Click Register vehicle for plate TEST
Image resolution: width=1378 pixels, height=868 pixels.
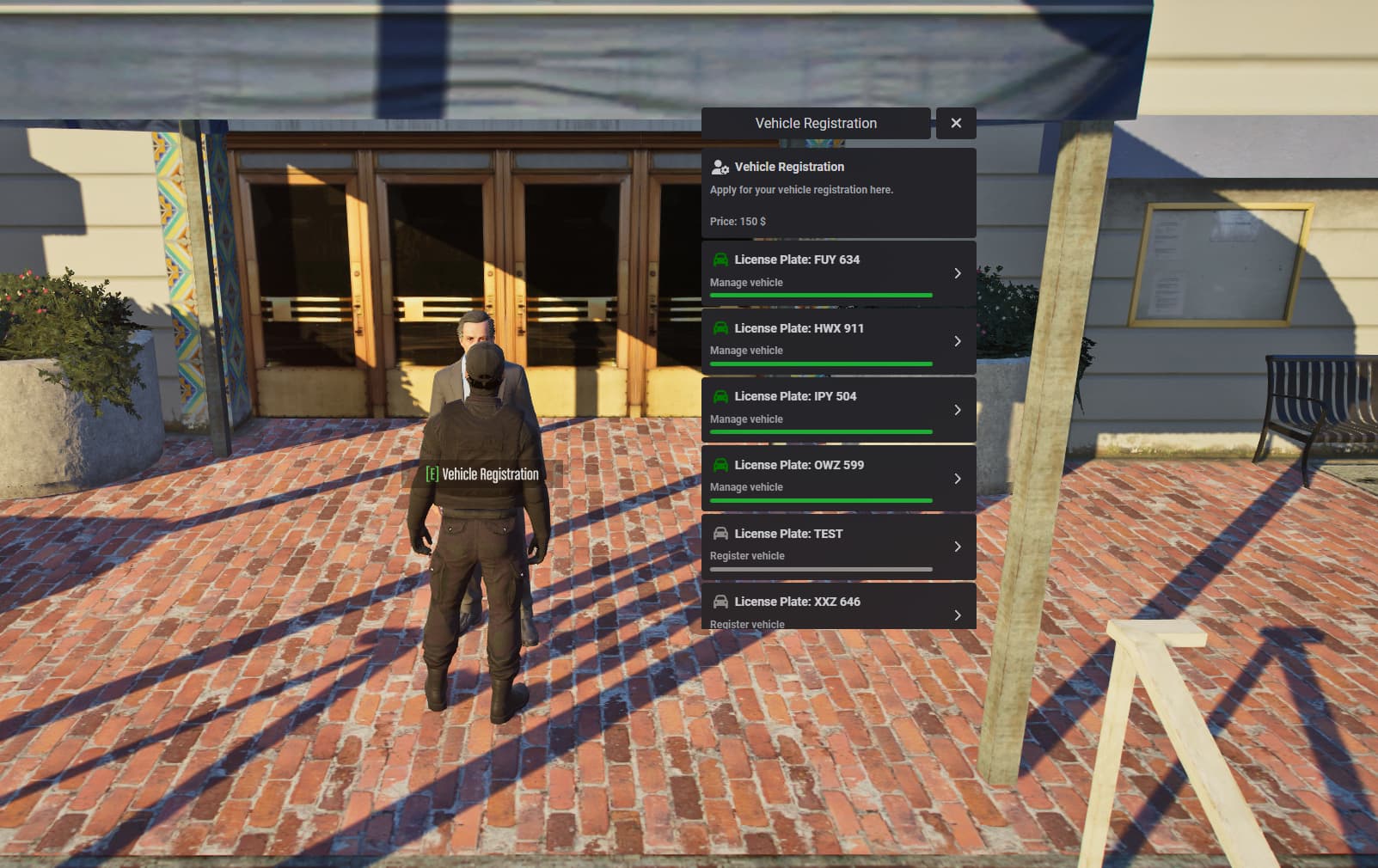[x=746, y=555]
